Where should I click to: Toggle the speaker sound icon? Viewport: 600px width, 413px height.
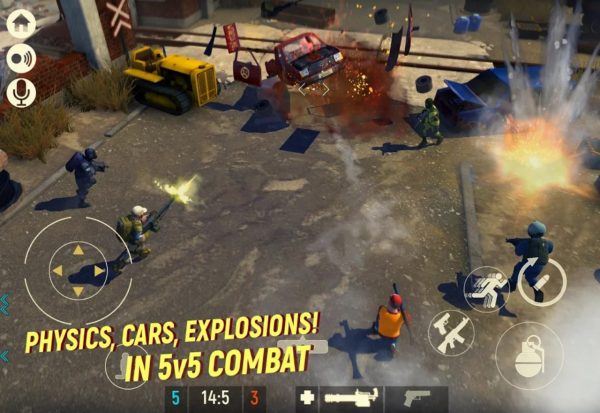[x=20, y=58]
